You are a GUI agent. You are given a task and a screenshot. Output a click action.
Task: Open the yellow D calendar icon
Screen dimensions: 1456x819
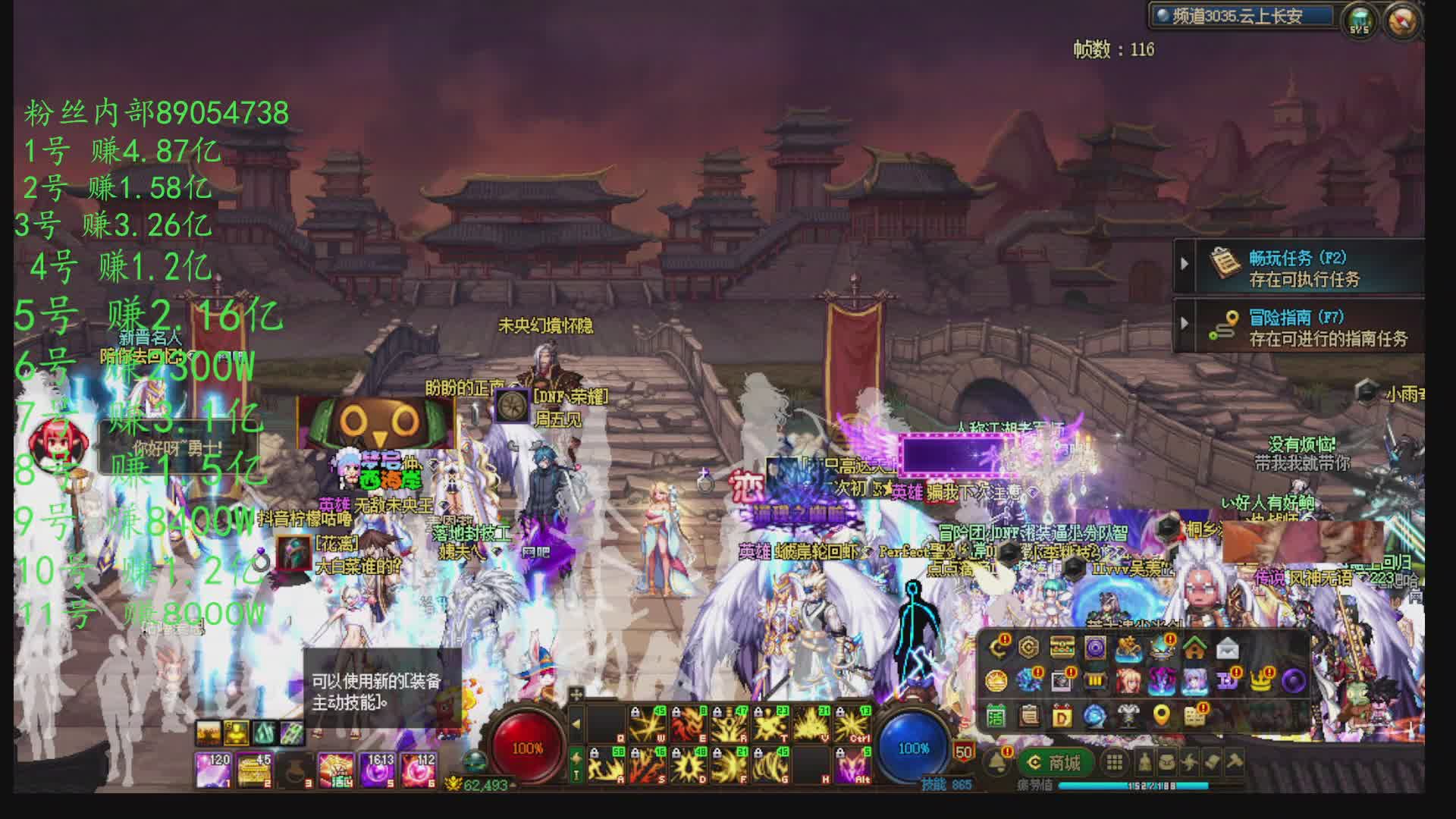tap(1062, 715)
